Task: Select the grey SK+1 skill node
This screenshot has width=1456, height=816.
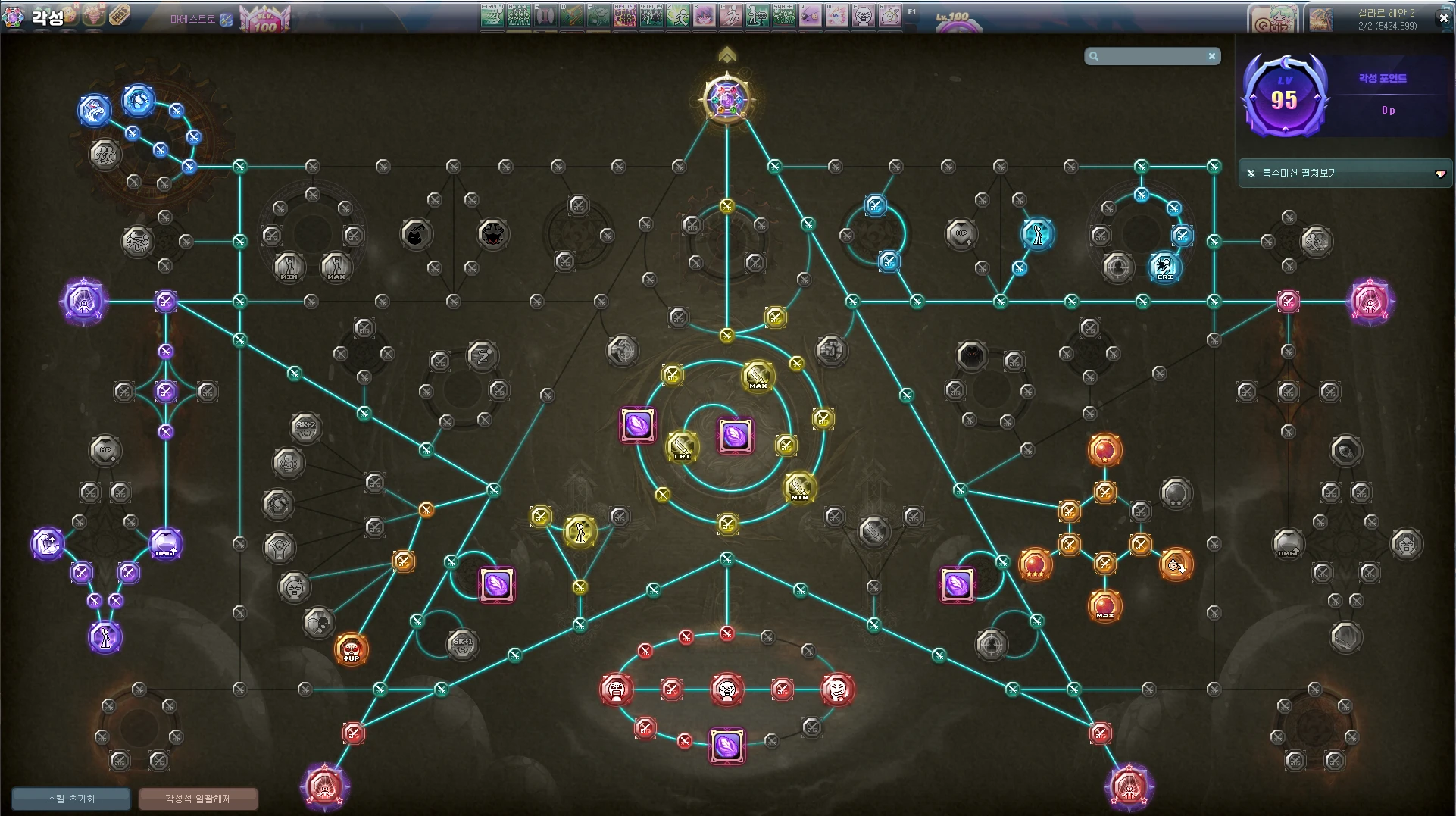Action: click(x=462, y=643)
